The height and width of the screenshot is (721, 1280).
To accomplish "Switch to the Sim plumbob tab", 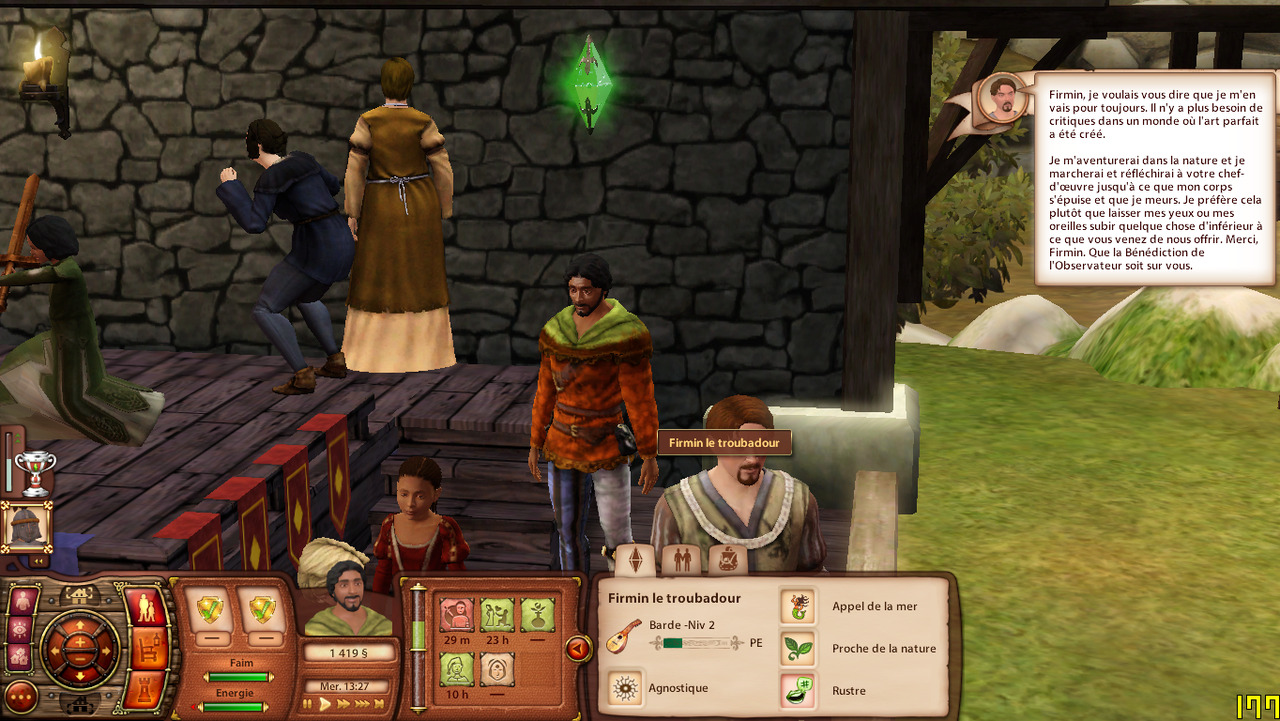I will [x=635, y=558].
